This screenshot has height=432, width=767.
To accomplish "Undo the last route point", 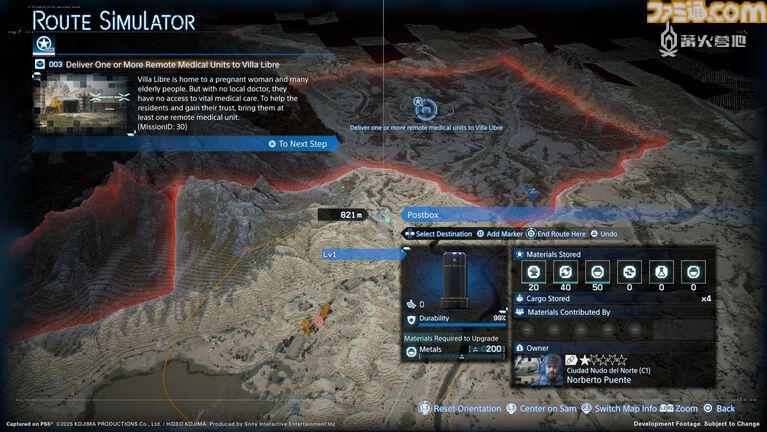I will (603, 233).
